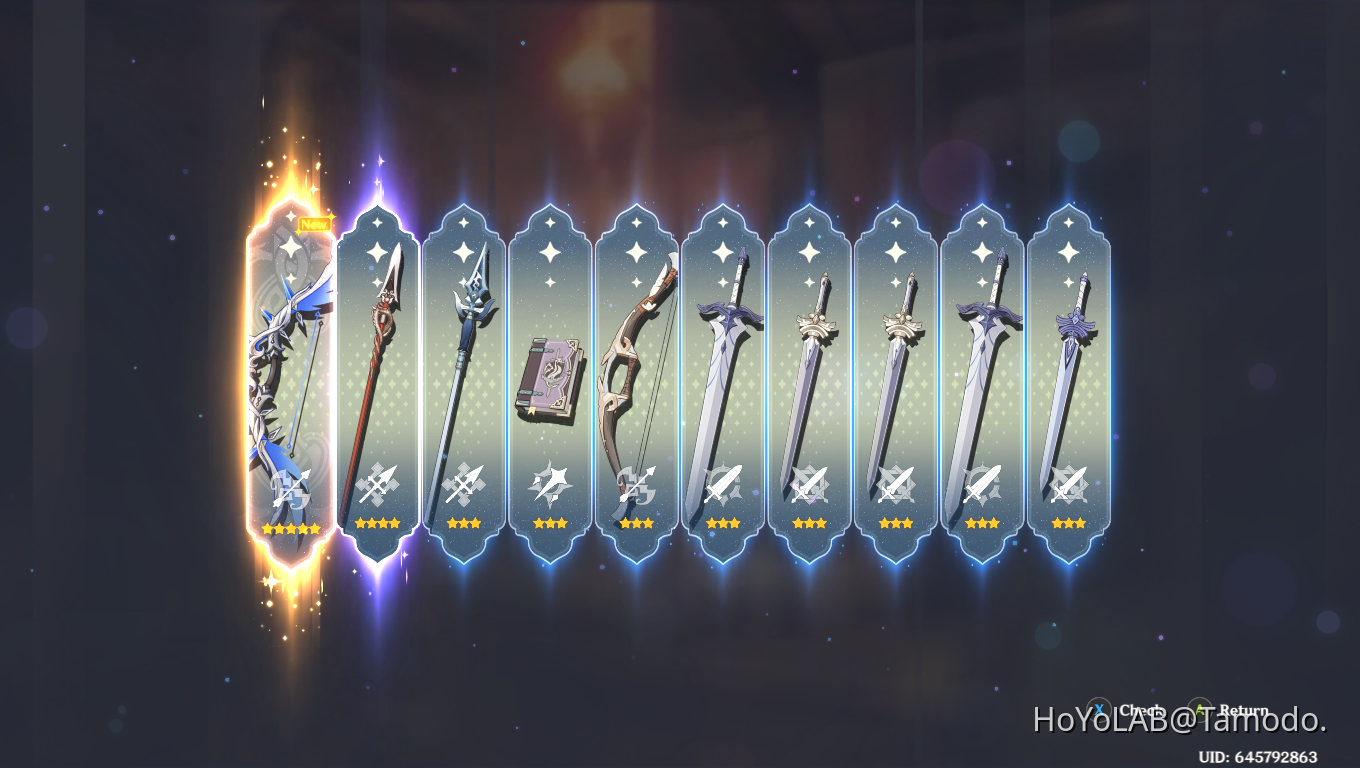Click the sword icon on the first sword card

(722, 484)
